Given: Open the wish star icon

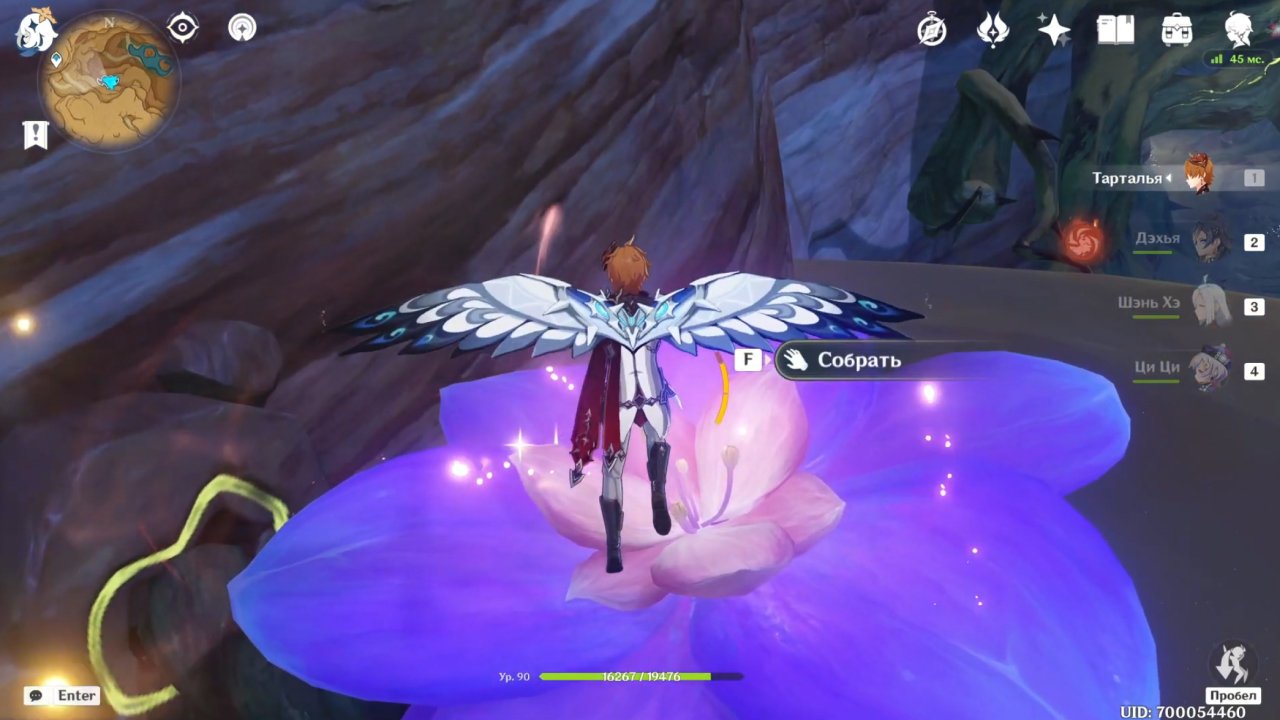Looking at the screenshot, I should click(x=1054, y=30).
